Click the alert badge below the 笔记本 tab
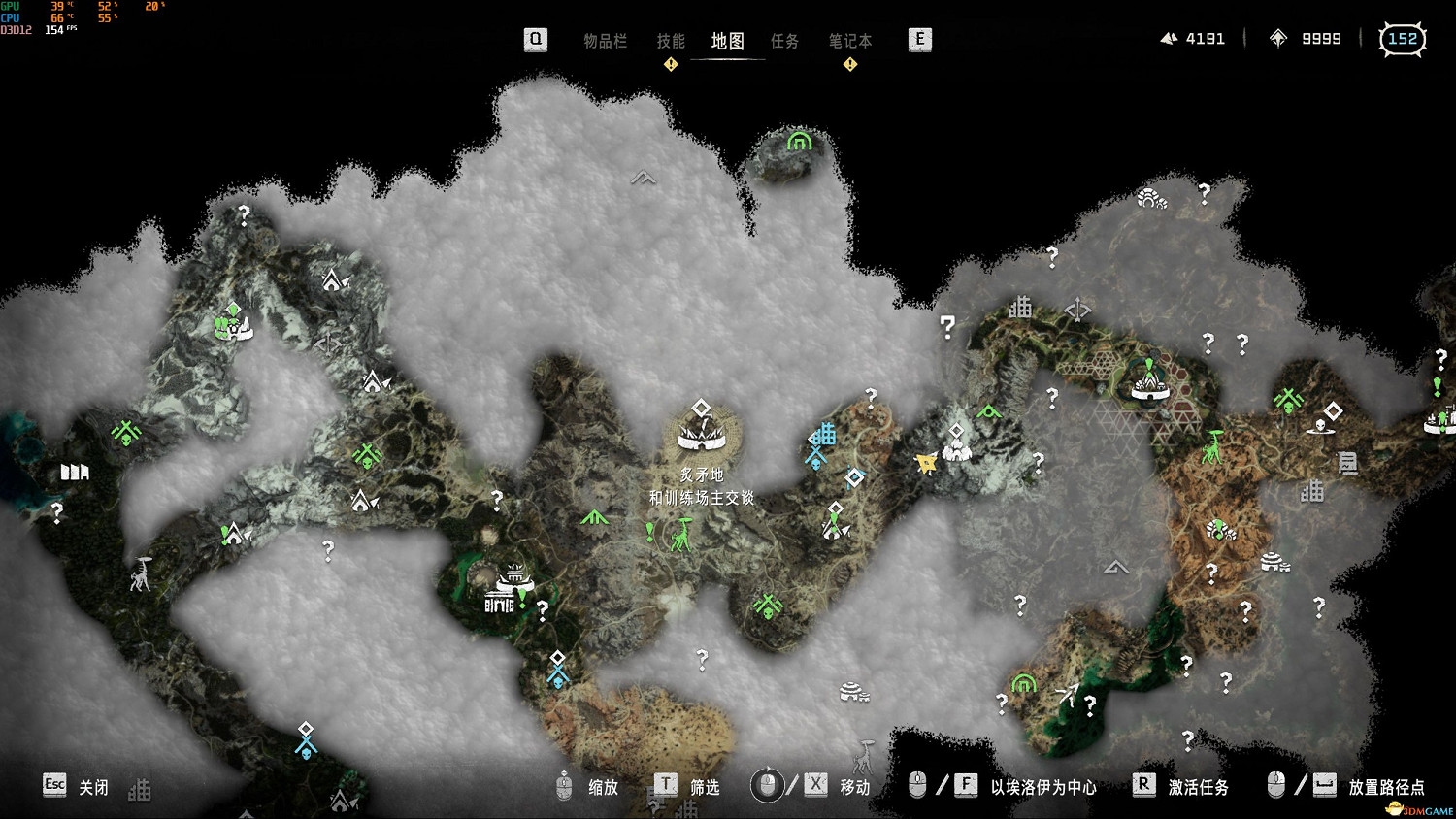Image resolution: width=1456 pixels, height=819 pixels. (849, 64)
